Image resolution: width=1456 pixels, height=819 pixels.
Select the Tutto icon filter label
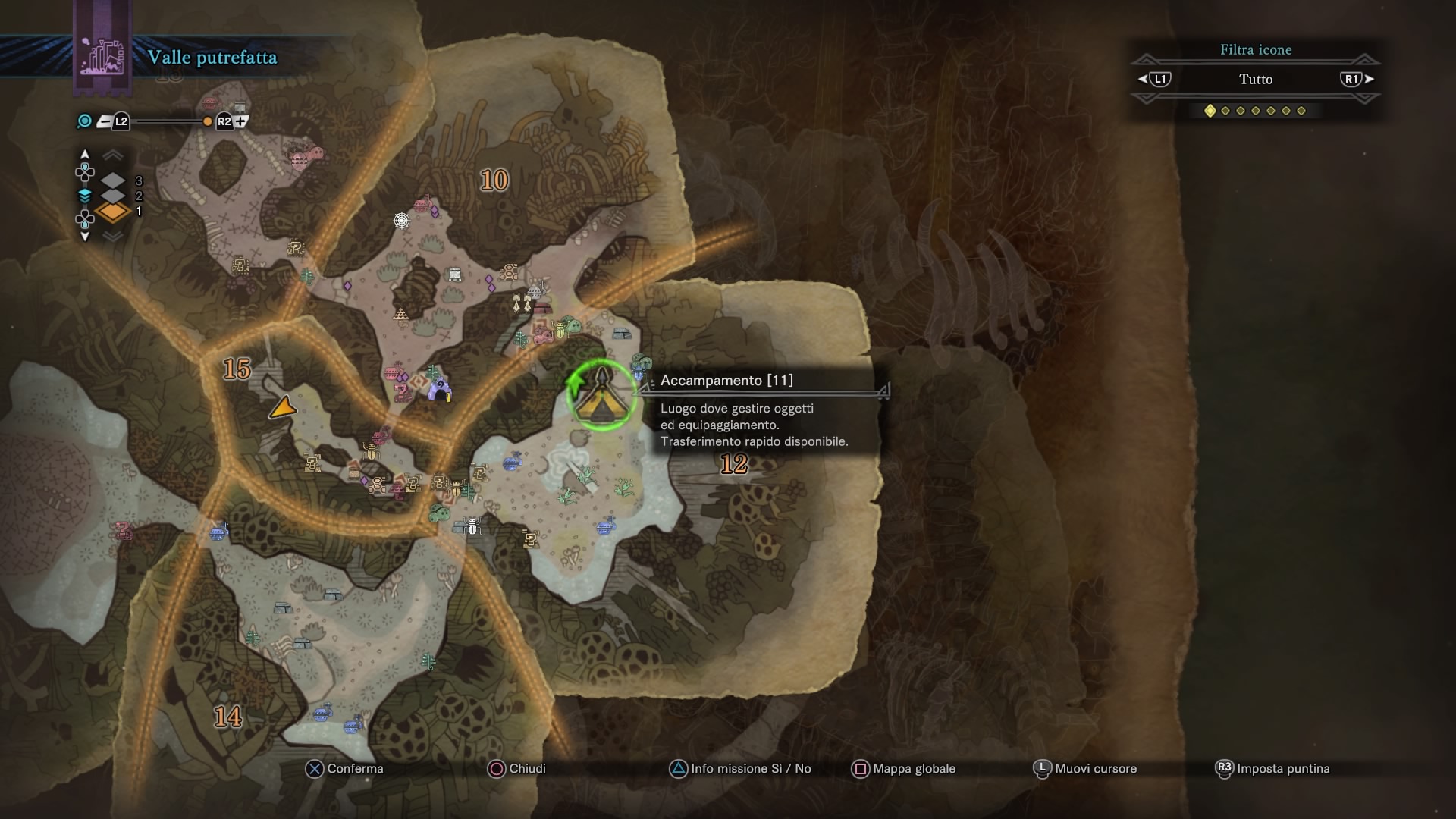click(1255, 79)
